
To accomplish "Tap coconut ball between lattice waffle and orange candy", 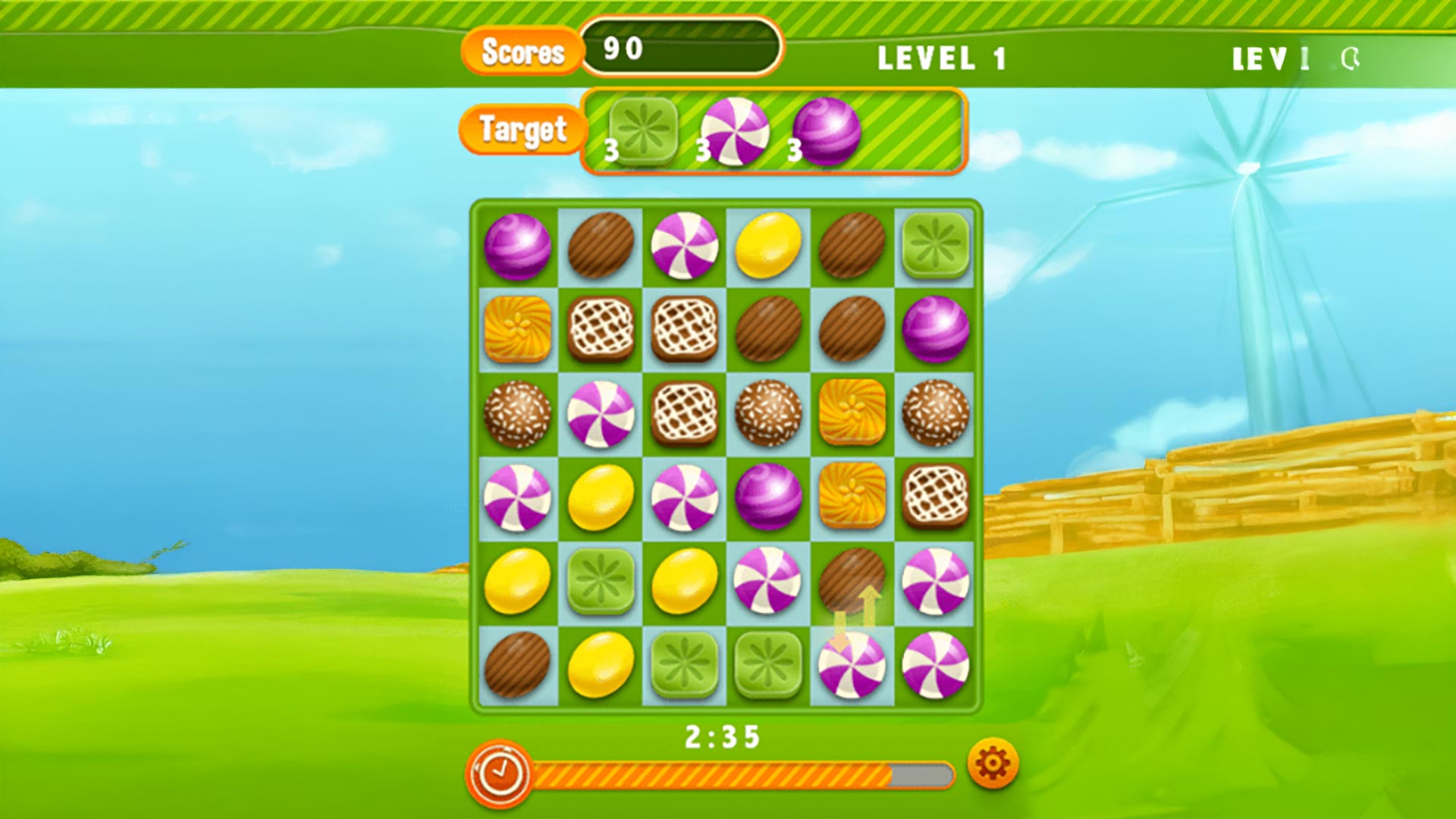I will (x=767, y=413).
